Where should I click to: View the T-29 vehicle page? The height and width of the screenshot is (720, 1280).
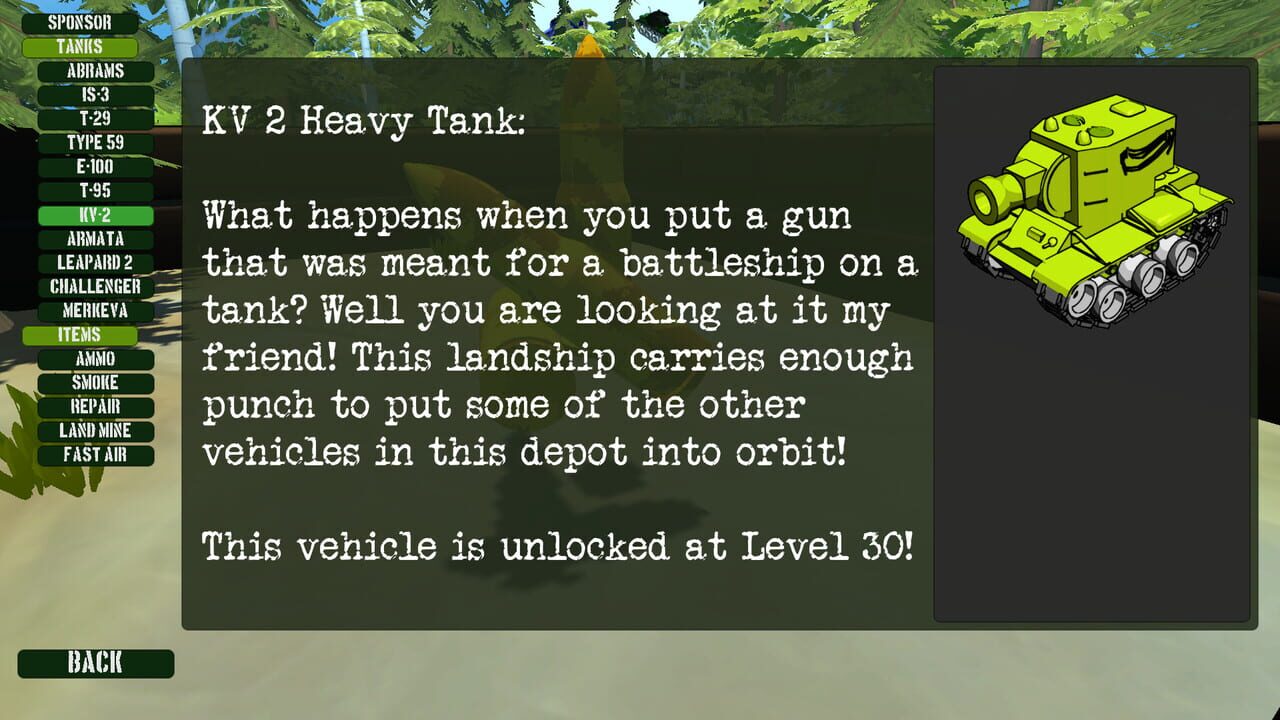tap(95, 118)
